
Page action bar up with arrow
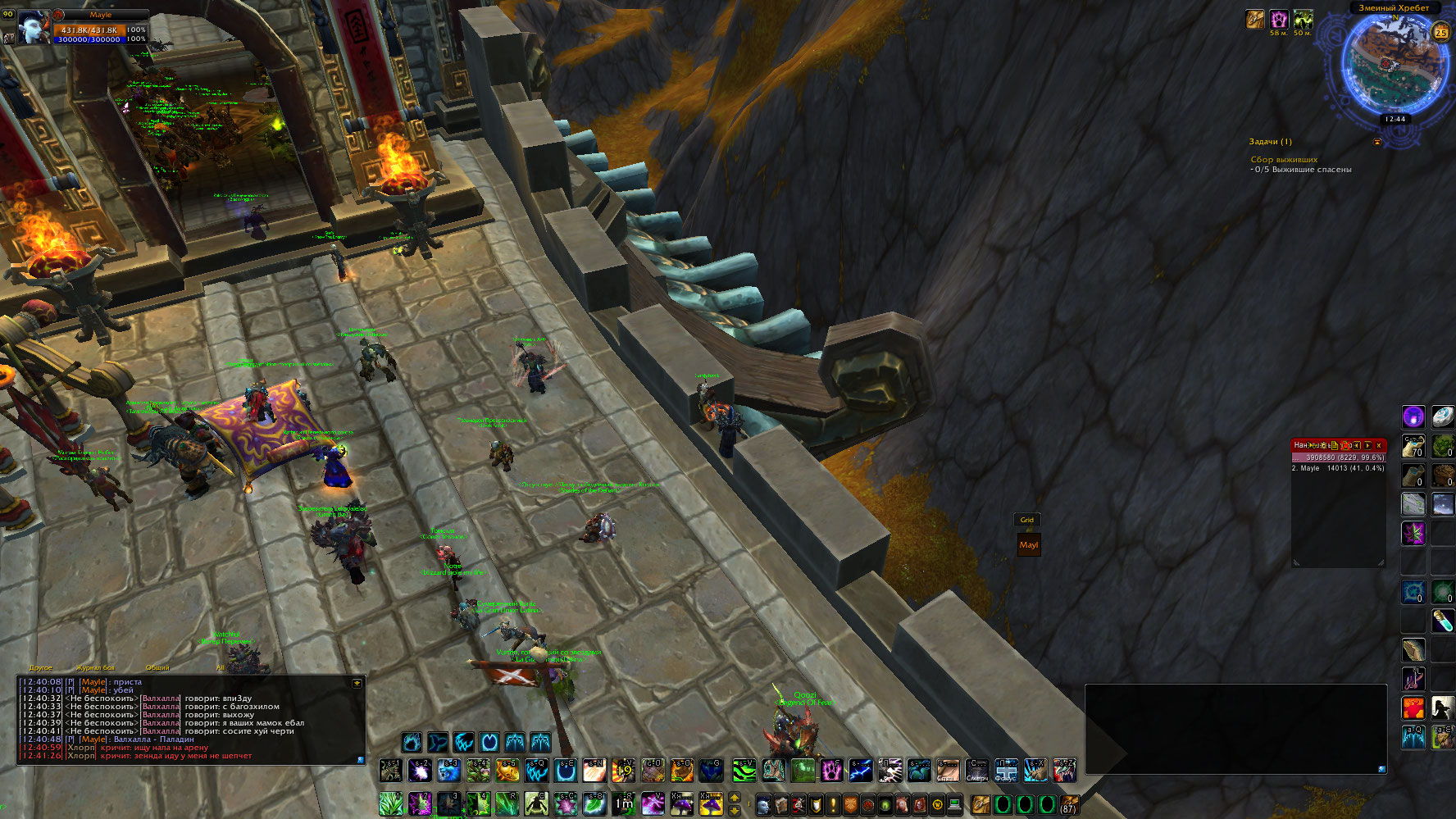pyautogui.click(x=735, y=797)
